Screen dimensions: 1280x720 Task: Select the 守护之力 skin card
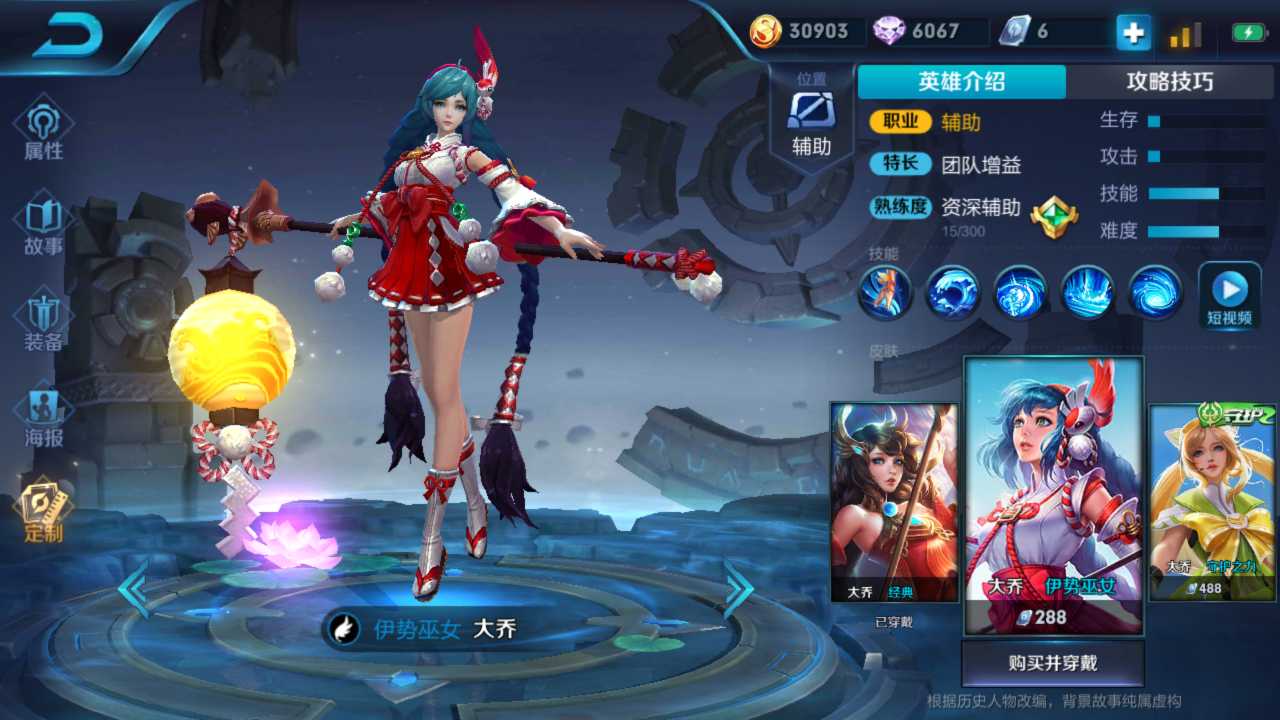click(x=1213, y=502)
